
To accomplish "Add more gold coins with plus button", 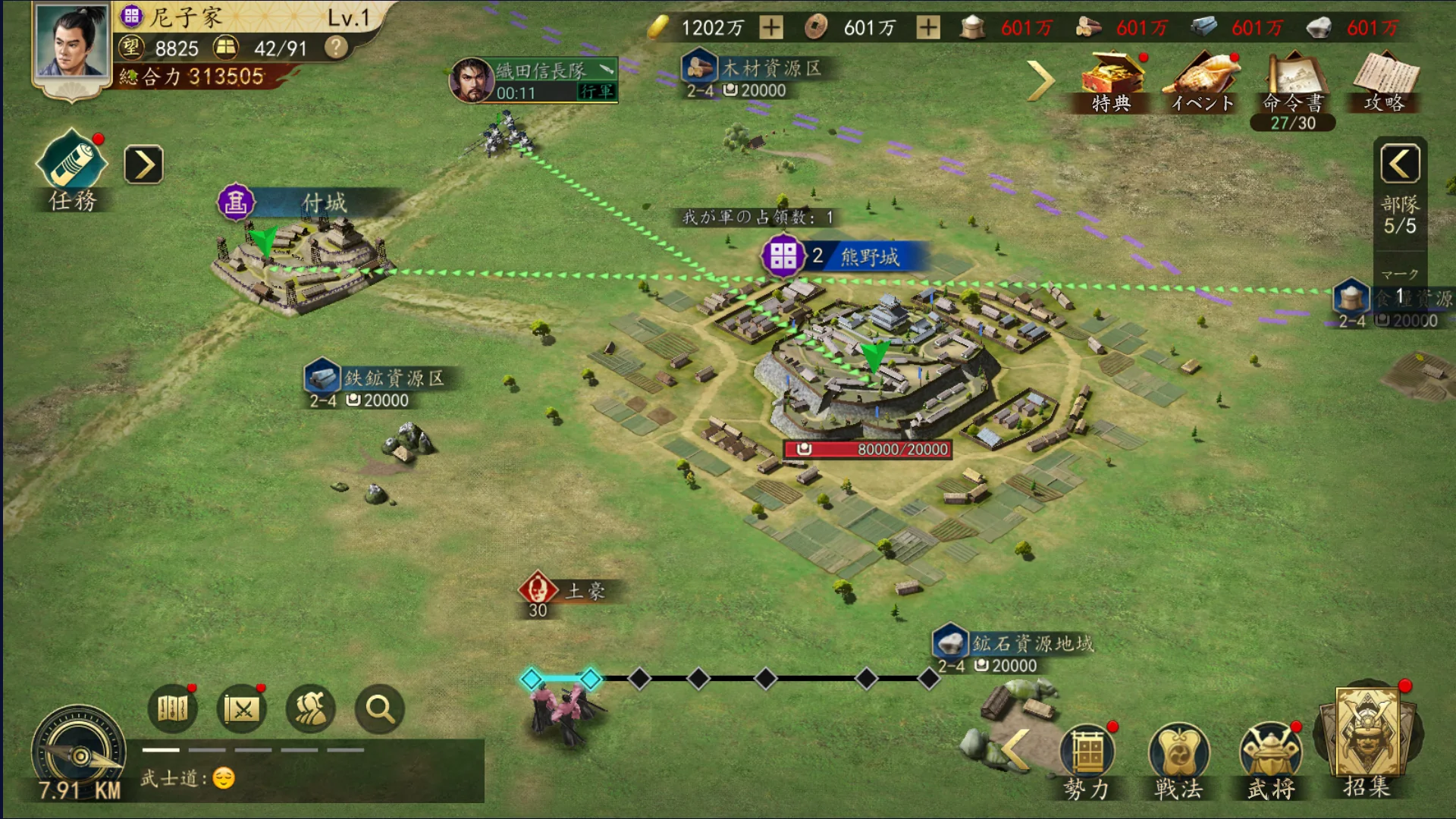I will click(x=771, y=28).
